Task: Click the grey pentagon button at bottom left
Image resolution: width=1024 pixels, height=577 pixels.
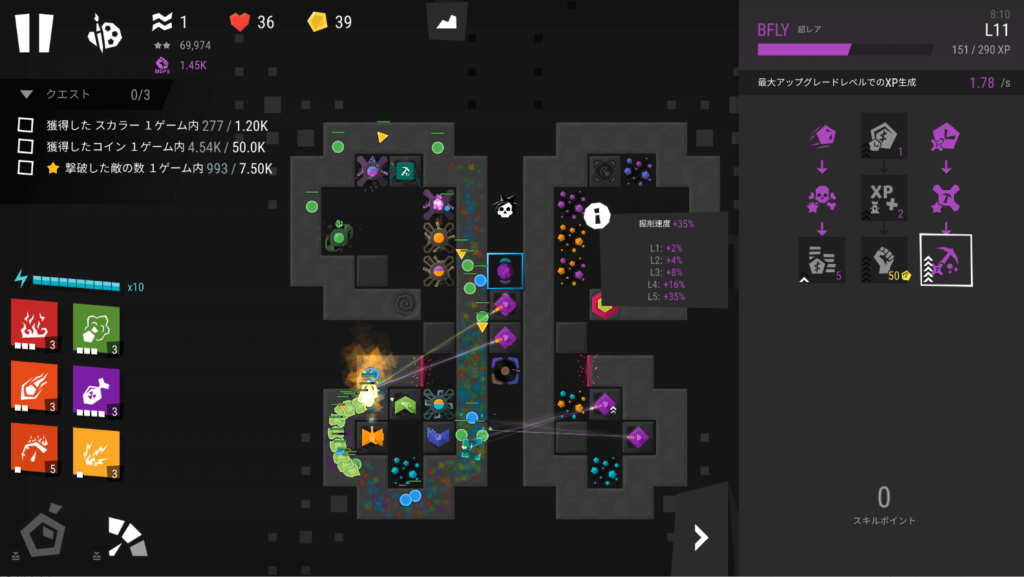Action: tap(42, 536)
